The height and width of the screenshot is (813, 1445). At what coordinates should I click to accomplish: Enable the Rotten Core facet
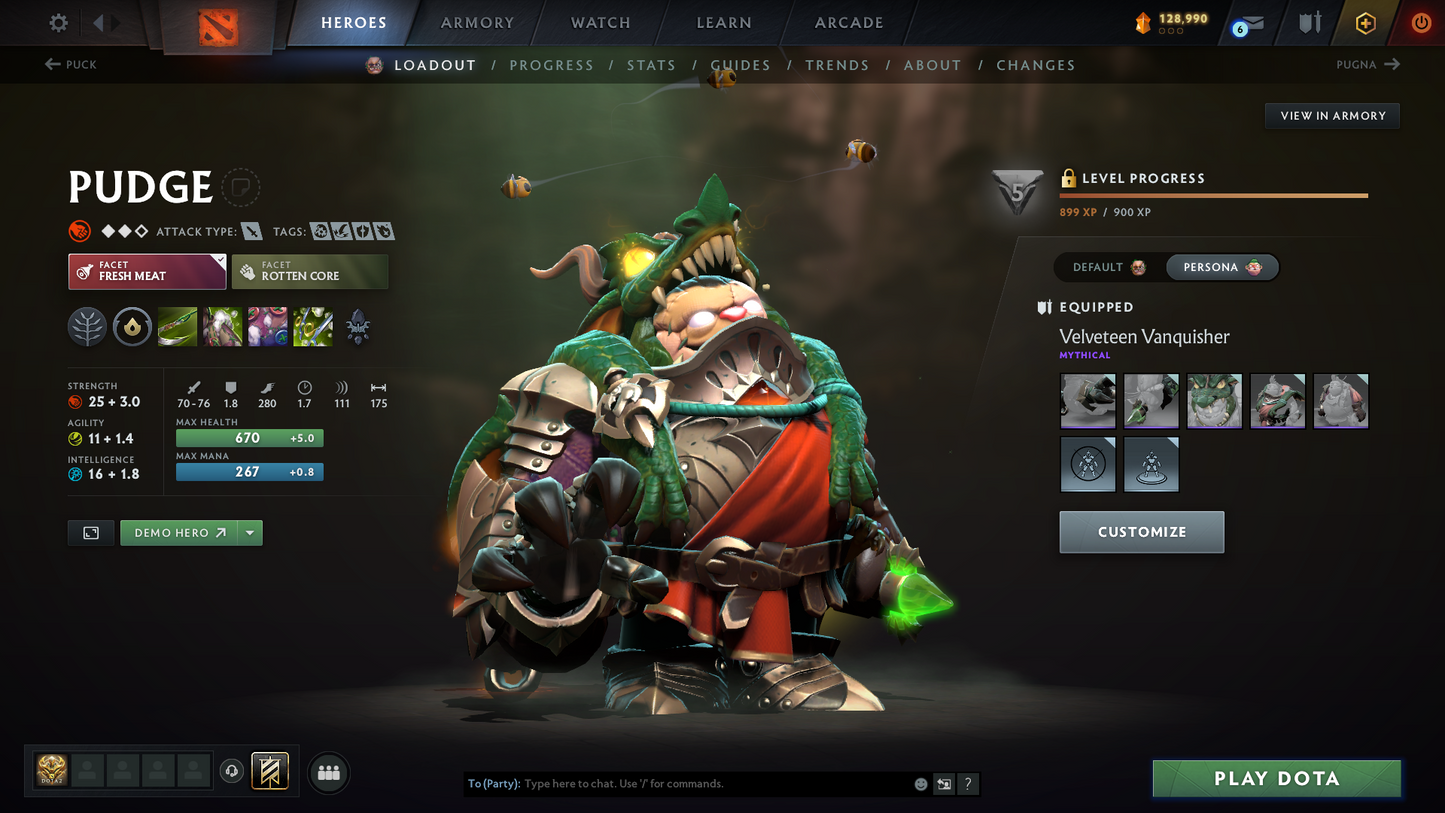[310, 271]
